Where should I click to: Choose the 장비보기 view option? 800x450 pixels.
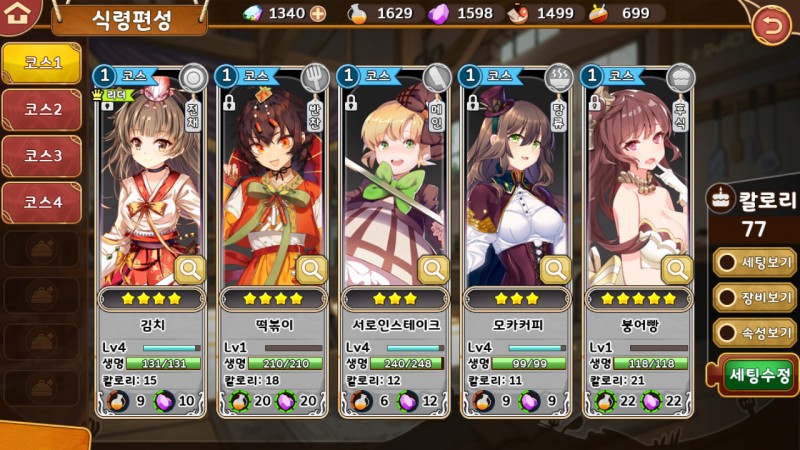(756, 297)
